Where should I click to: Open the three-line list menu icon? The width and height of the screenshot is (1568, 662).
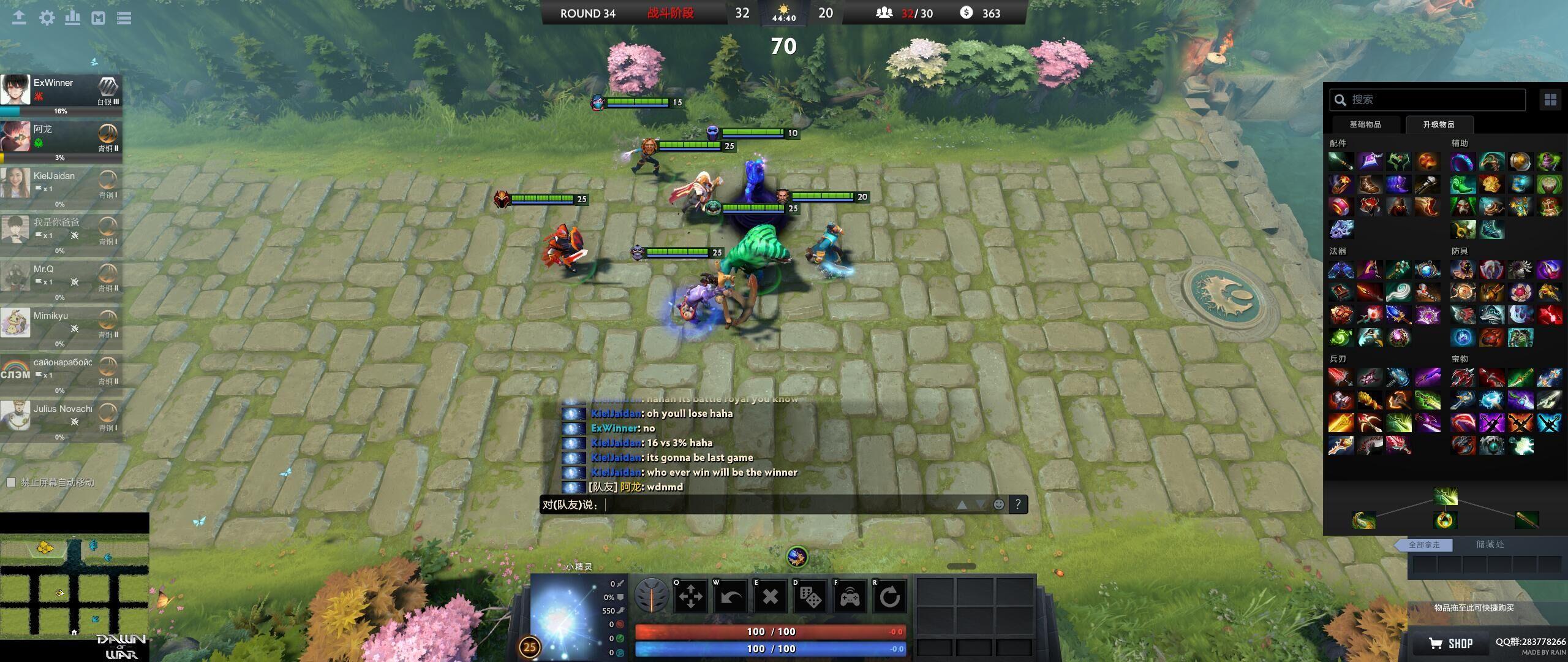click(x=124, y=18)
